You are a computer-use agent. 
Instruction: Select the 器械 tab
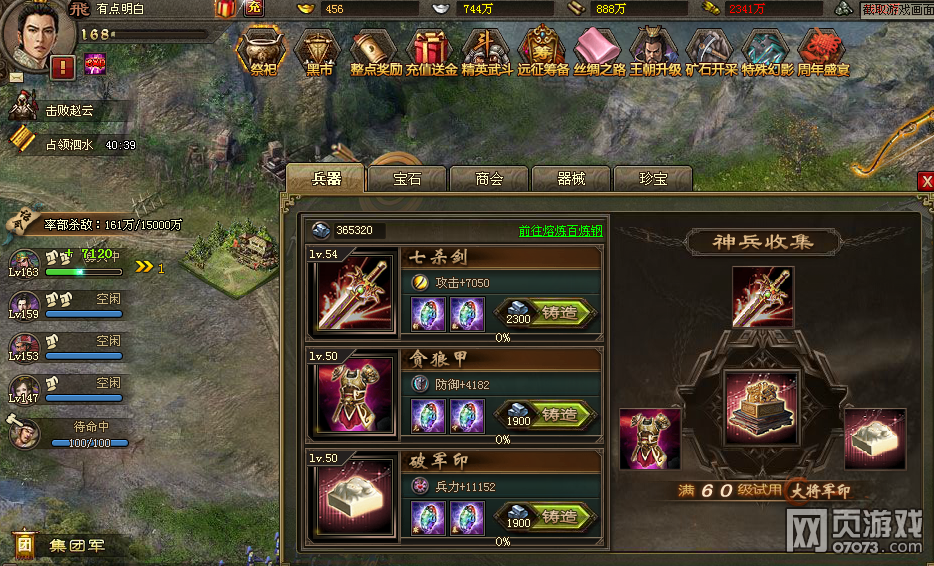tap(571, 179)
